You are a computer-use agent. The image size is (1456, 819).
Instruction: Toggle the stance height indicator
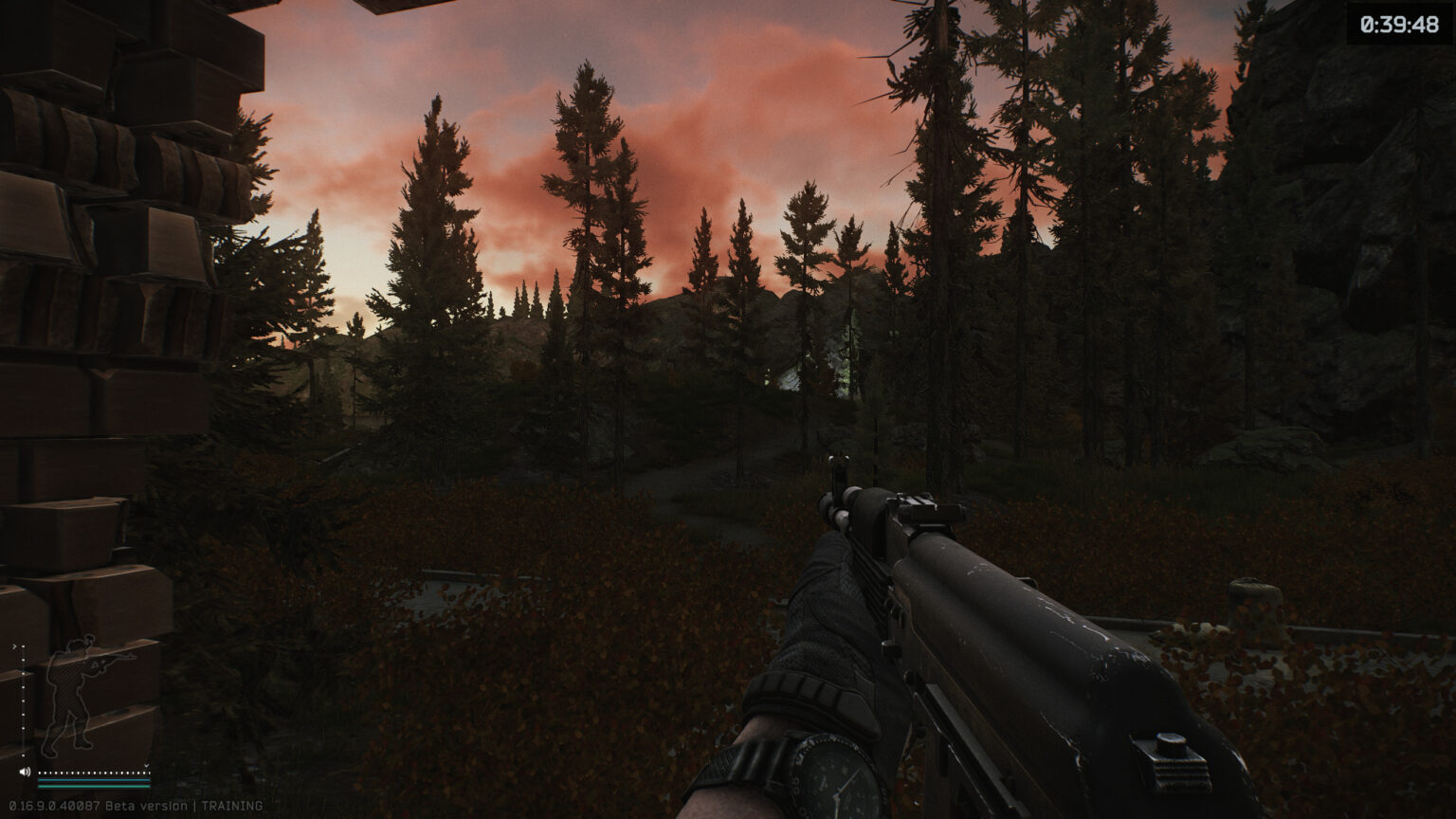coord(23,699)
